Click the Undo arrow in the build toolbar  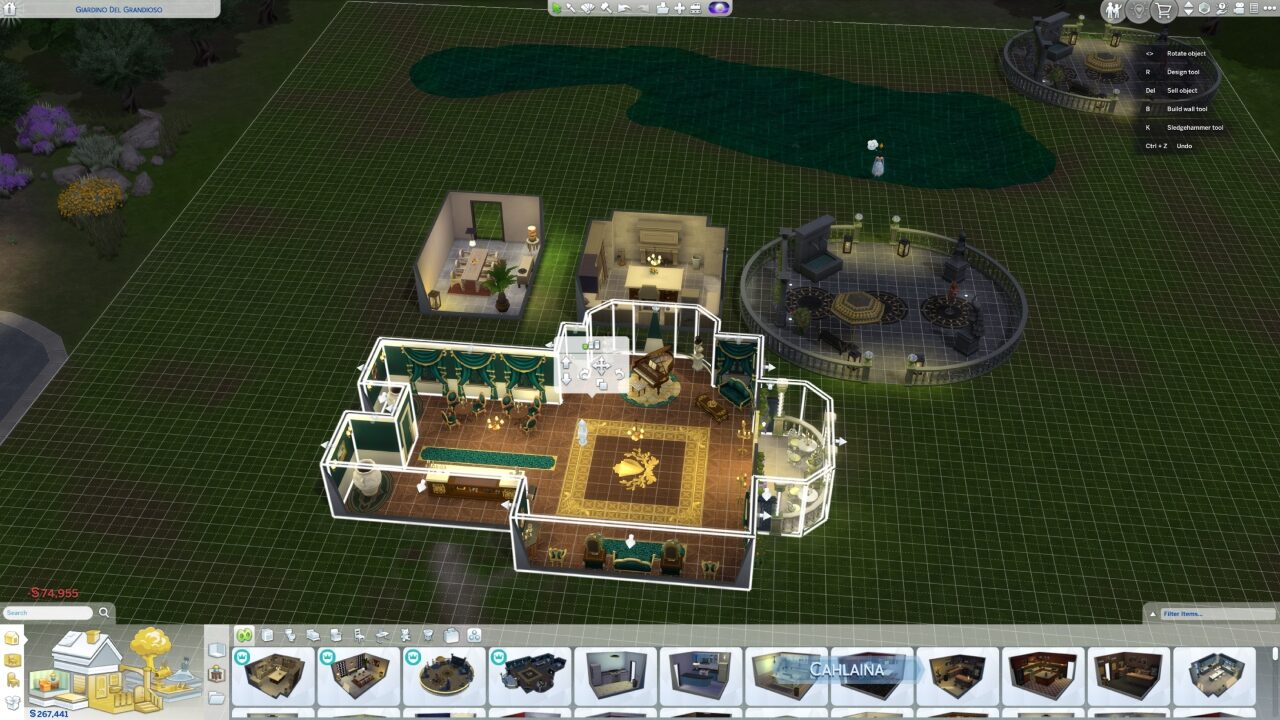click(x=624, y=8)
